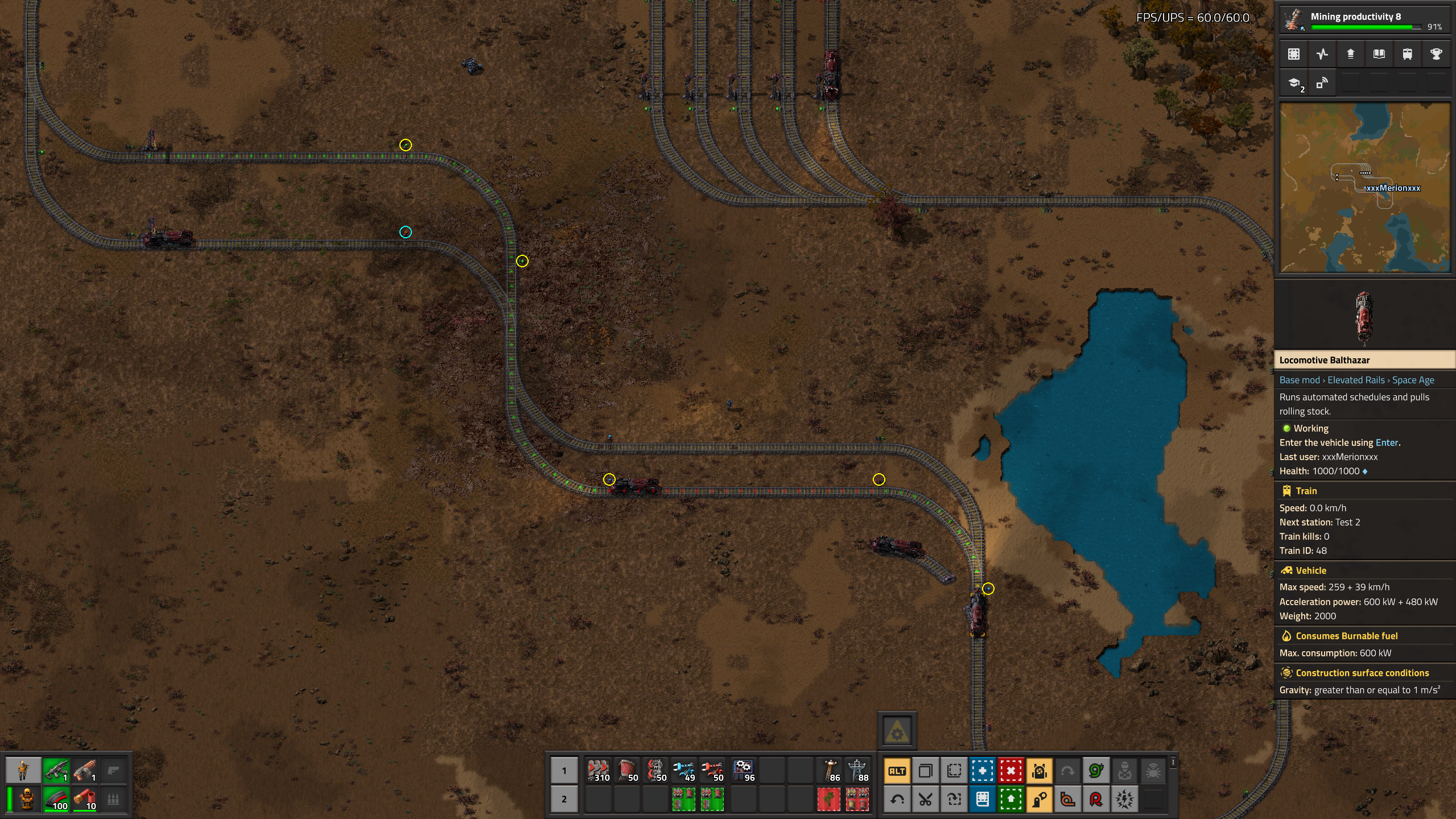Image resolution: width=1456 pixels, height=819 pixels.
Task: Select the submachine gun weapon slot
Action: pos(56,771)
